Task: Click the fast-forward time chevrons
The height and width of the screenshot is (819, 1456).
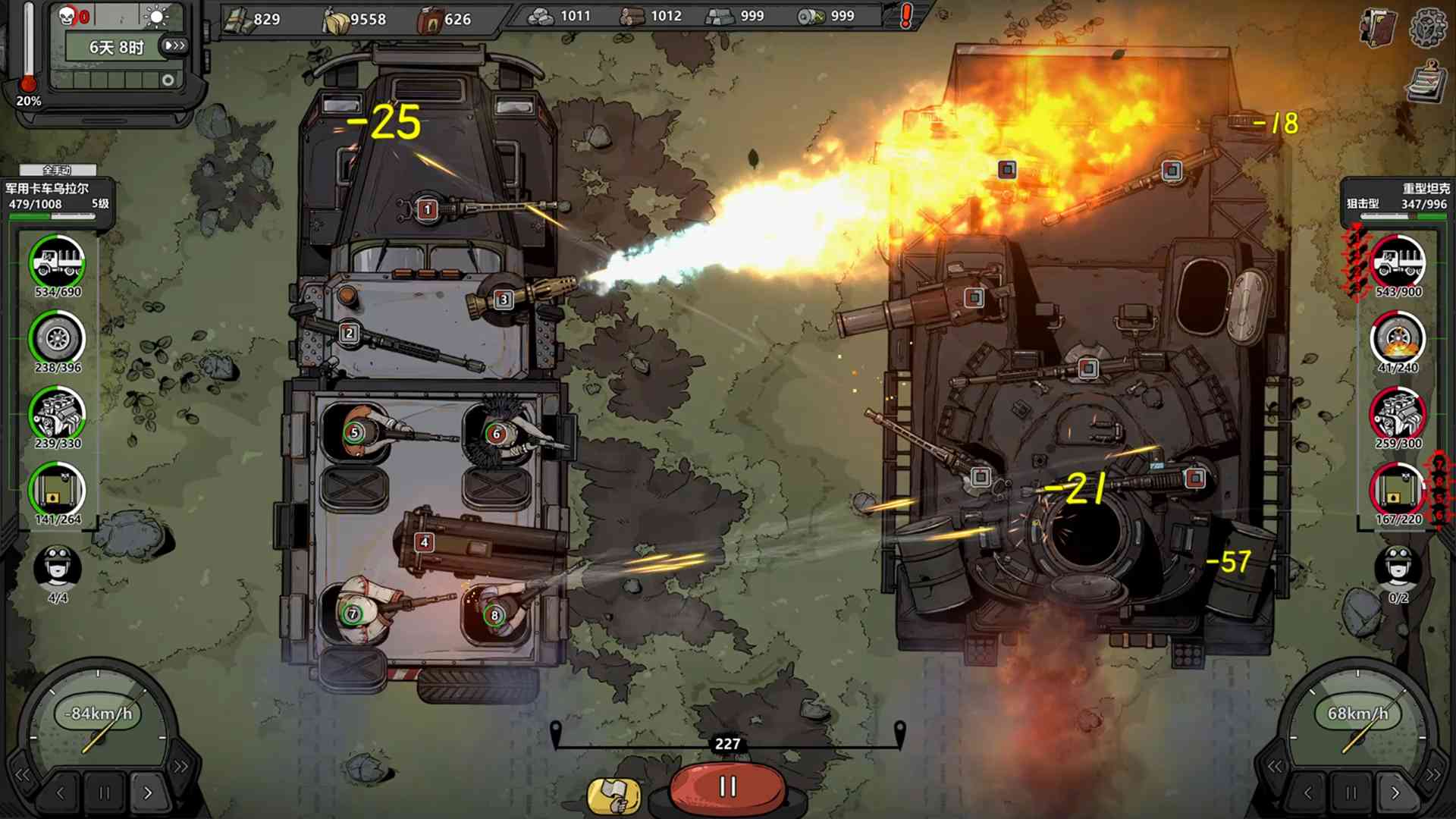Action: [x=175, y=45]
